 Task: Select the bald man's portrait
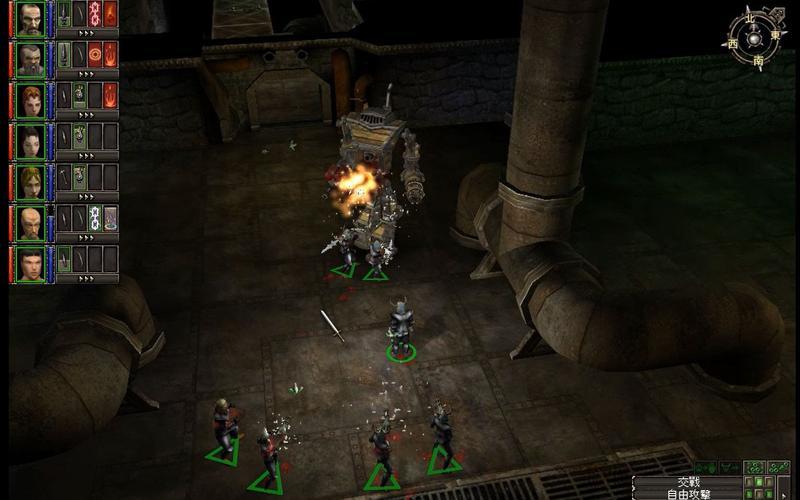pyautogui.click(x=30, y=222)
